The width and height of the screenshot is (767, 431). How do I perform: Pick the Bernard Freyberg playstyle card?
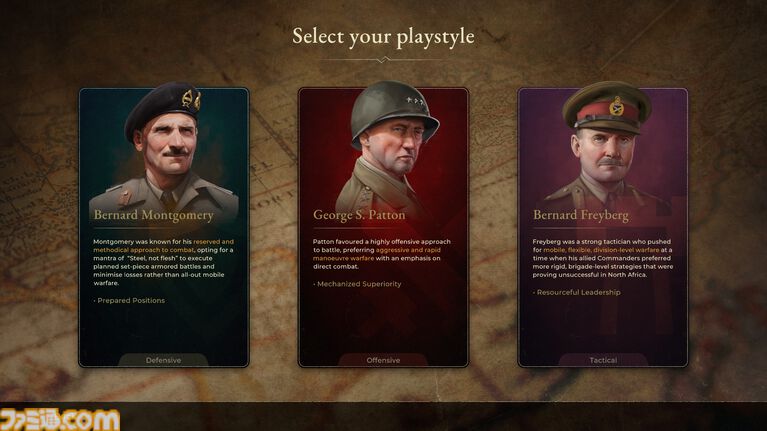pyautogui.click(x=603, y=227)
